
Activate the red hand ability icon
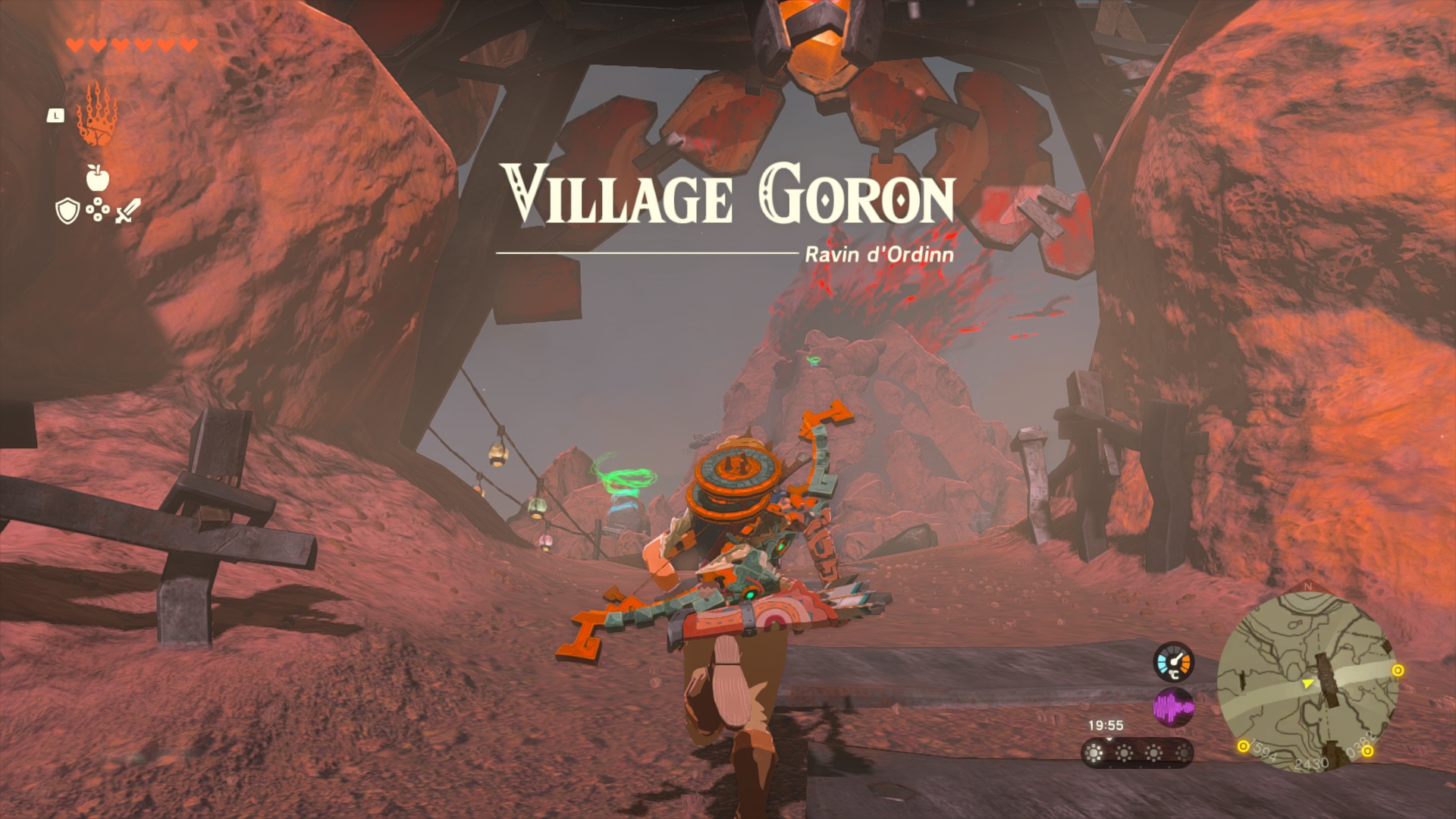click(x=96, y=115)
